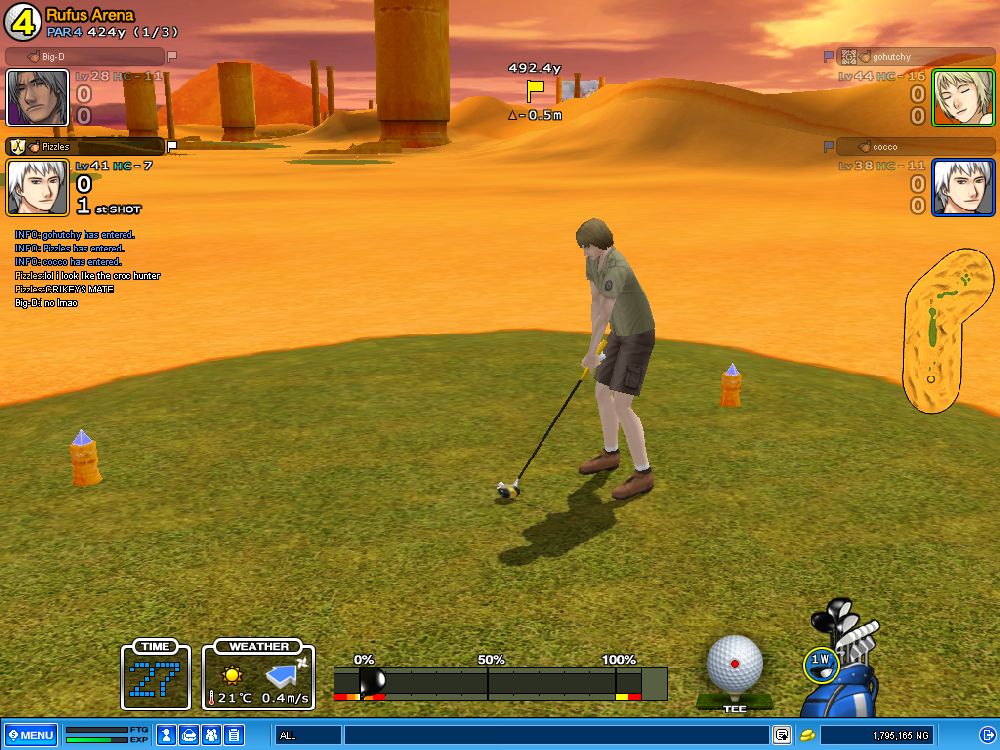
Task: Select Pizzles' player portrait
Action: click(37, 187)
